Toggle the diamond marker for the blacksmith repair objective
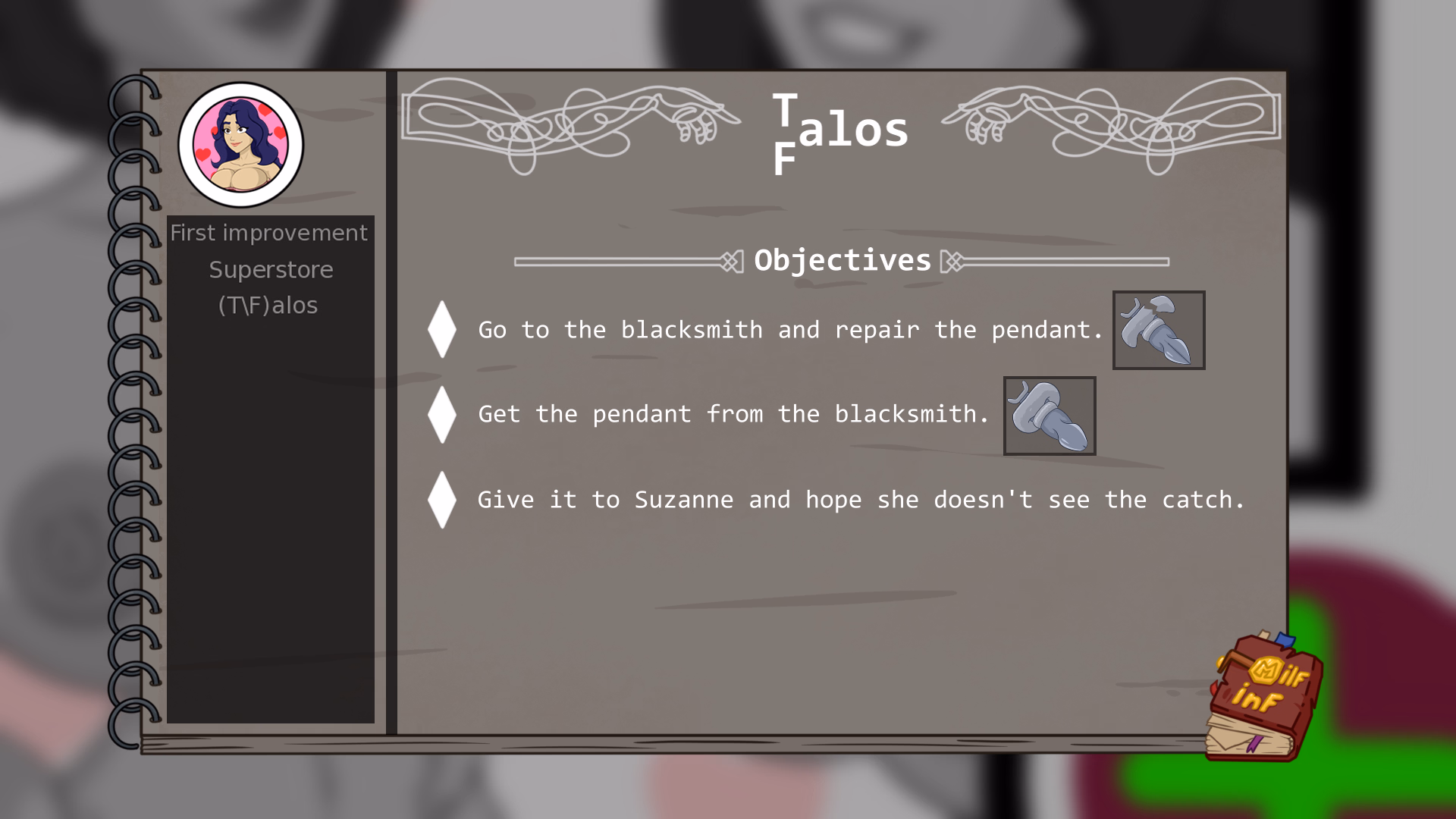 click(441, 329)
